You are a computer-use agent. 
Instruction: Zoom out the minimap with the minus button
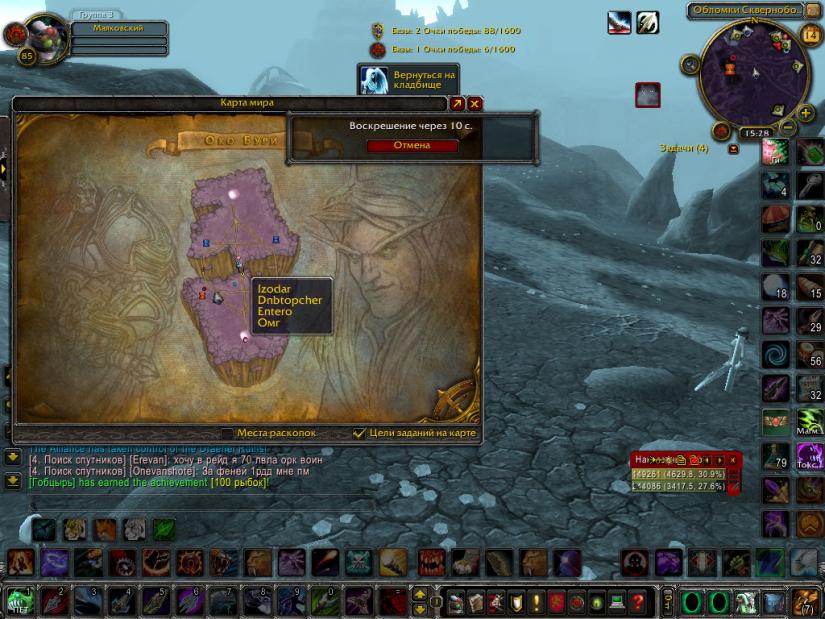point(789,127)
